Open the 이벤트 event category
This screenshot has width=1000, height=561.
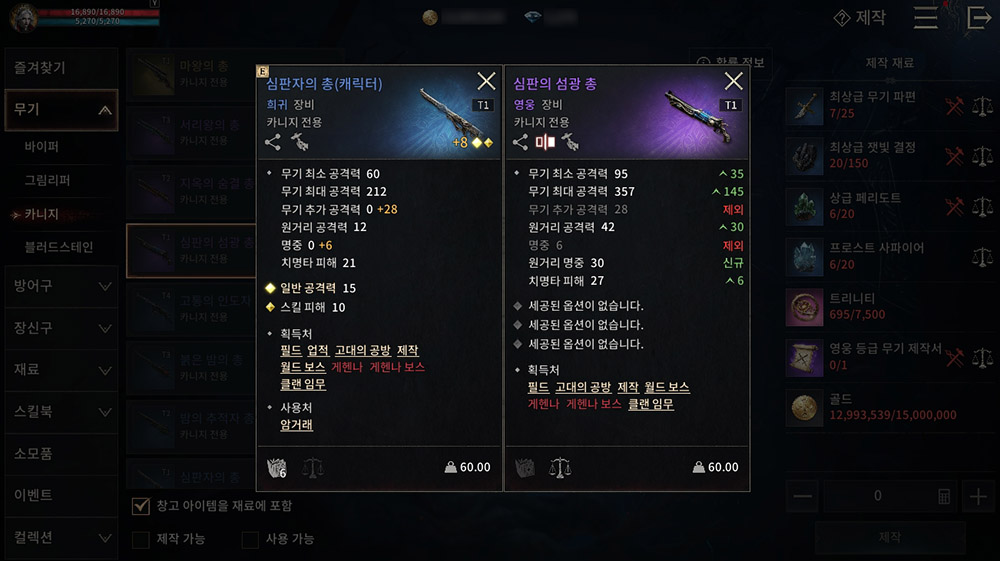point(60,495)
